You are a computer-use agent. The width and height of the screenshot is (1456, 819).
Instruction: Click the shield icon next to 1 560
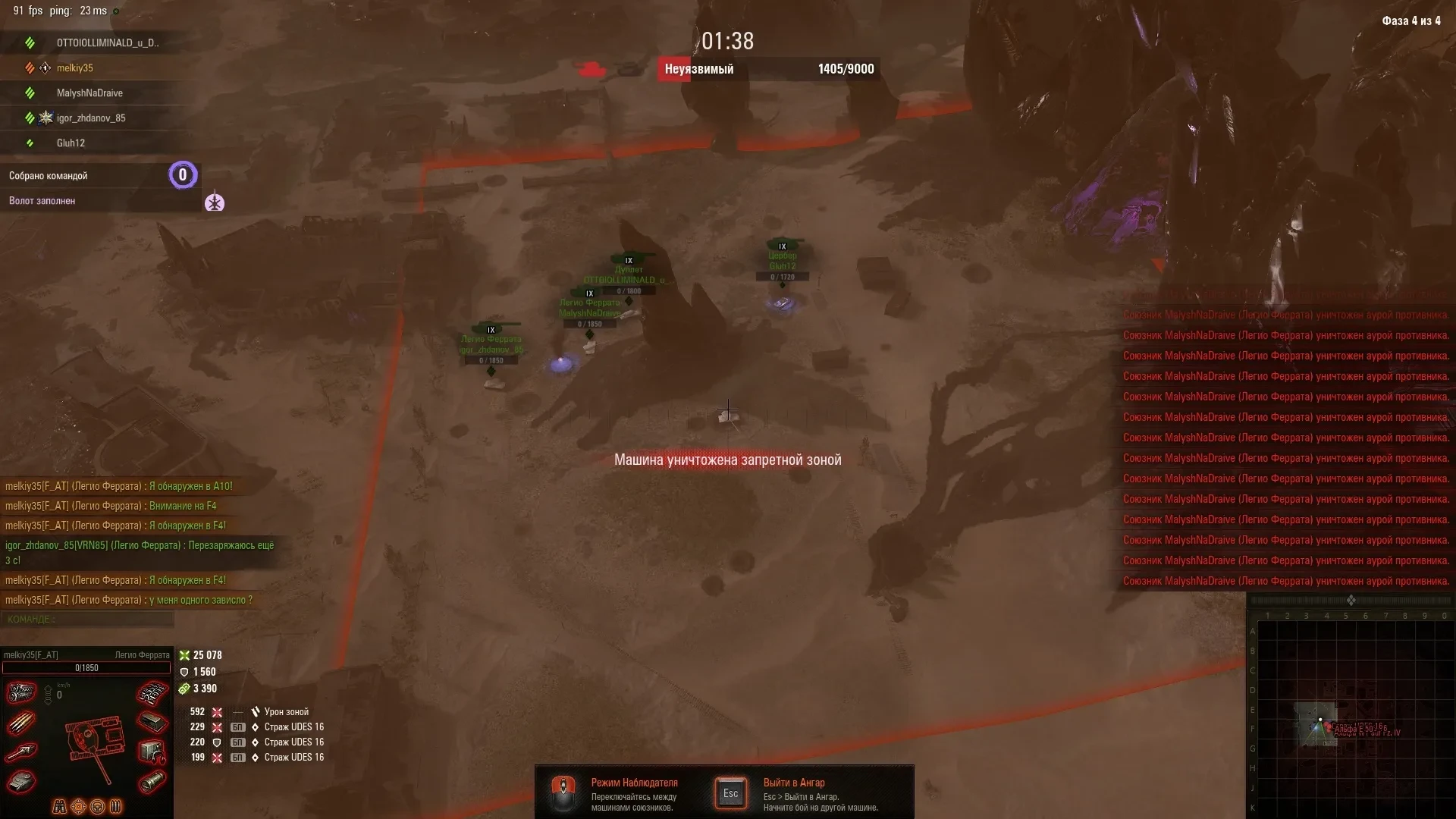[x=184, y=672]
